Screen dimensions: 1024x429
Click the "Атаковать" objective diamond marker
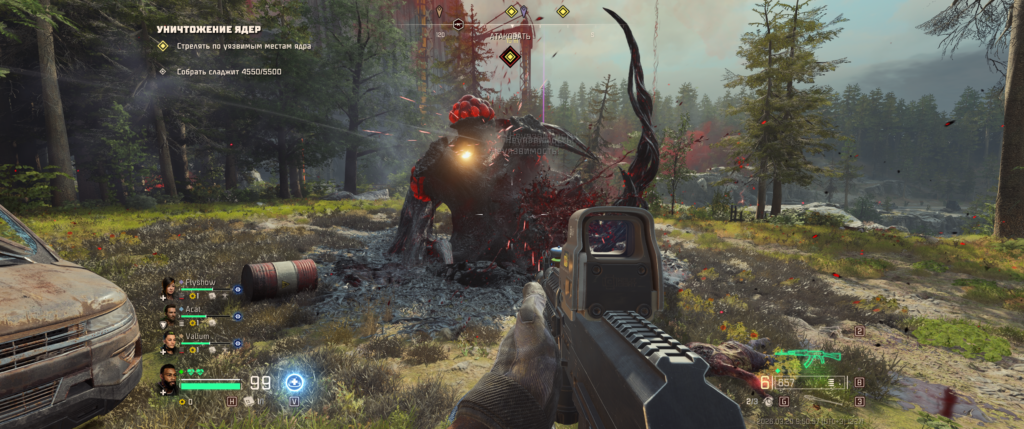point(510,56)
